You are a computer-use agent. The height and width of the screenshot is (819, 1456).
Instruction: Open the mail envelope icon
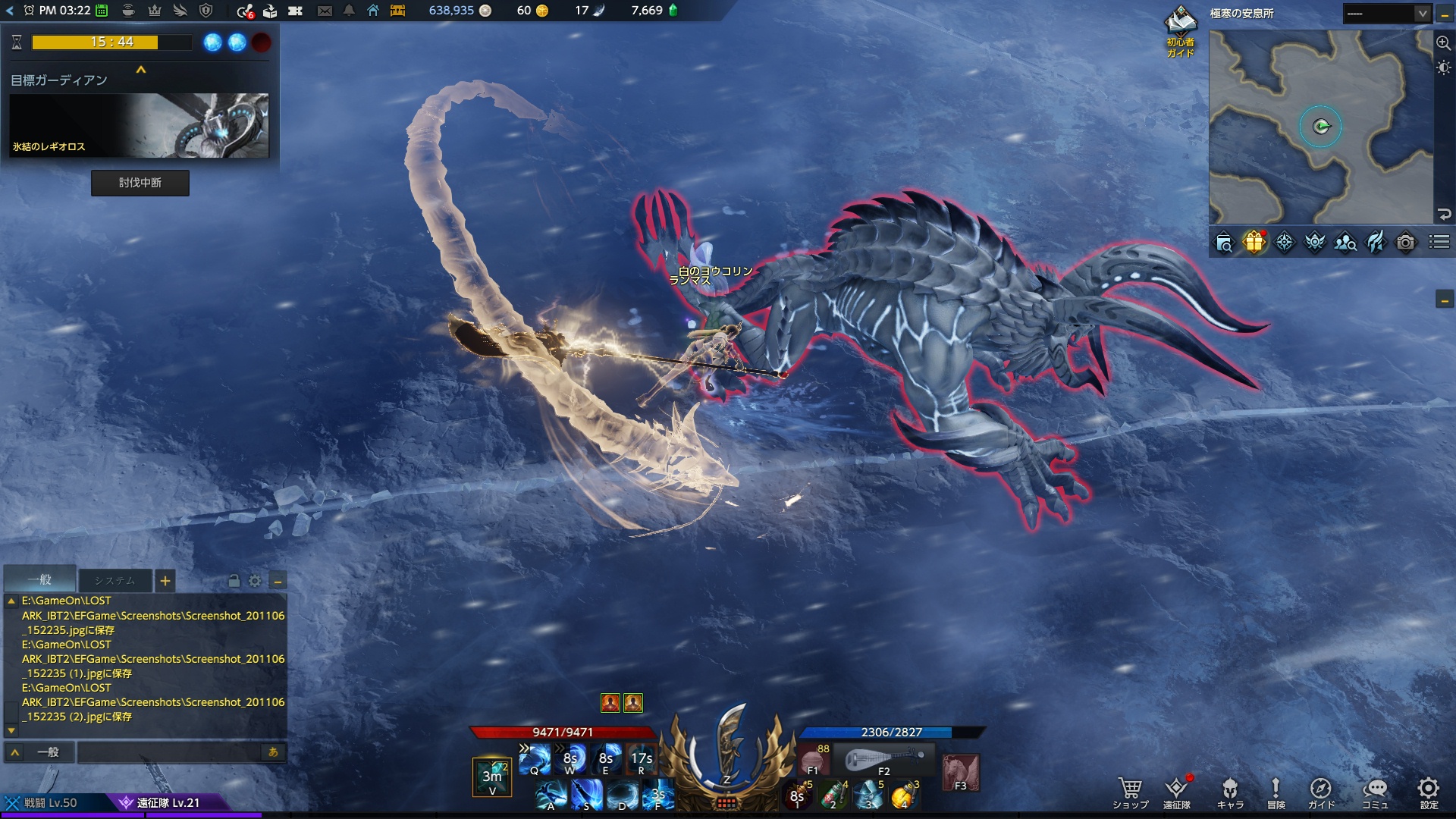coord(325,11)
